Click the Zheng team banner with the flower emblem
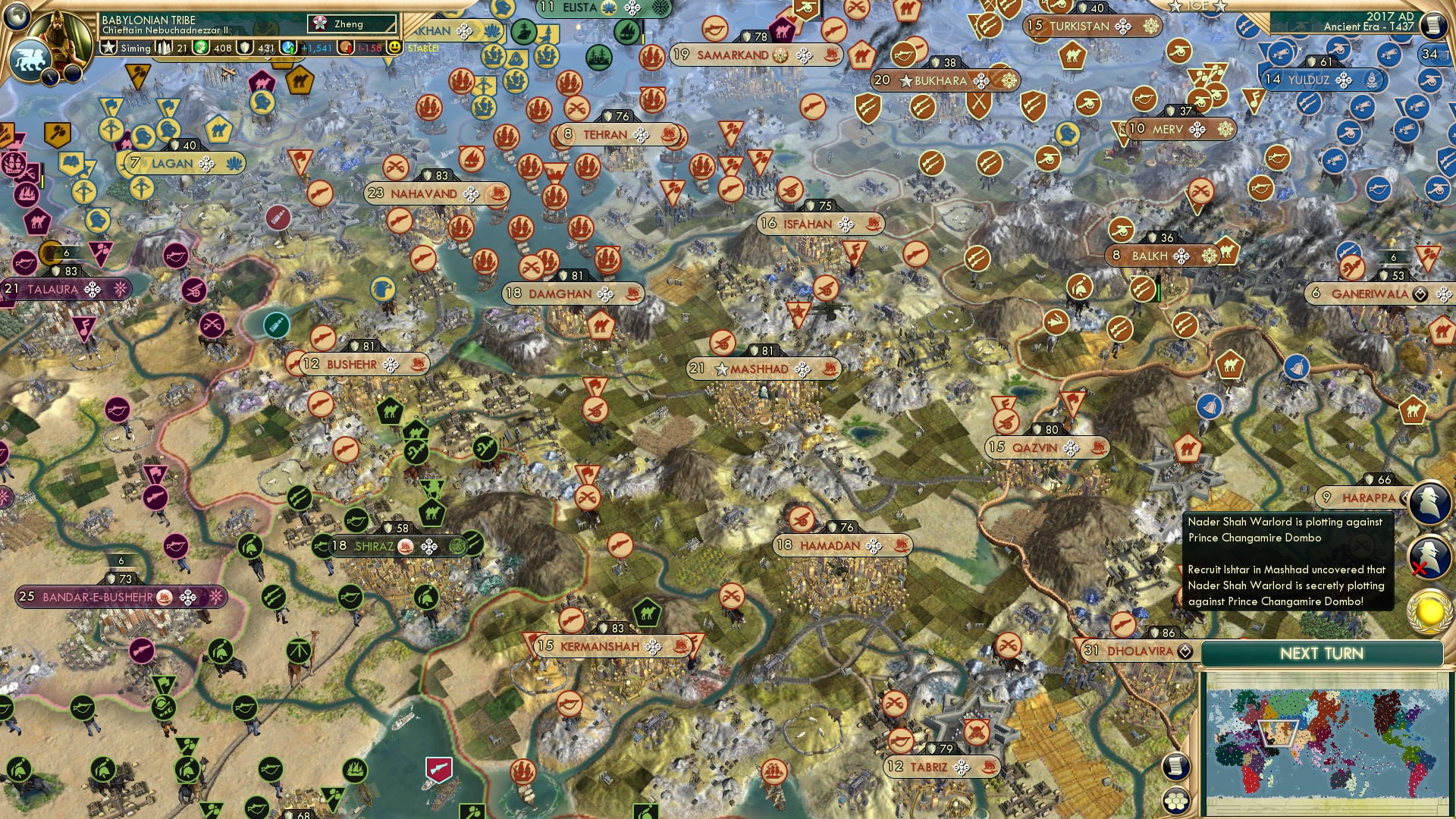The width and height of the screenshot is (1456, 819). (349, 24)
